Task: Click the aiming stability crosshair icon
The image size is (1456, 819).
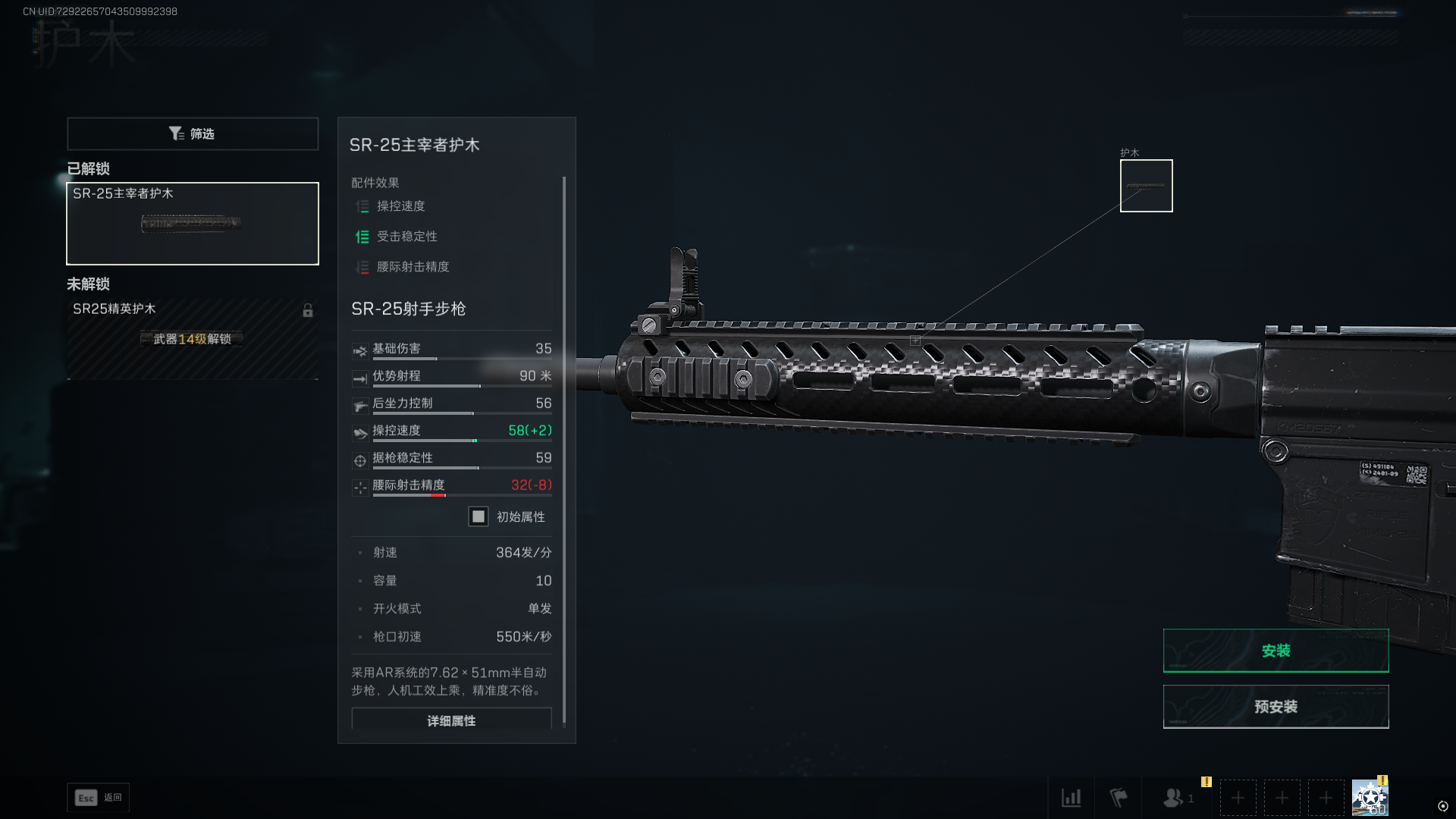Action: point(359,460)
